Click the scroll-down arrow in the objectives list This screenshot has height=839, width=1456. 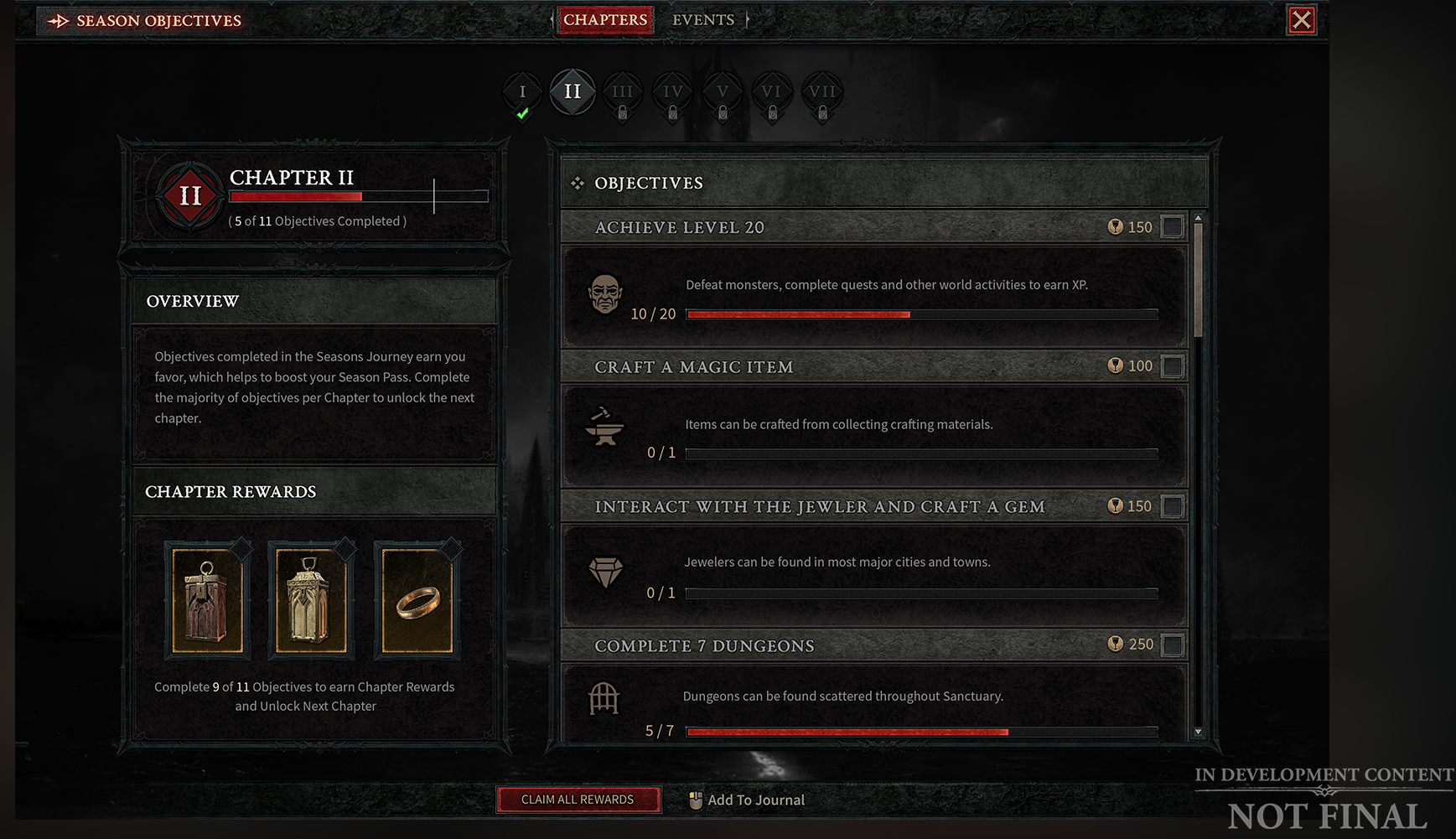pos(1198,733)
